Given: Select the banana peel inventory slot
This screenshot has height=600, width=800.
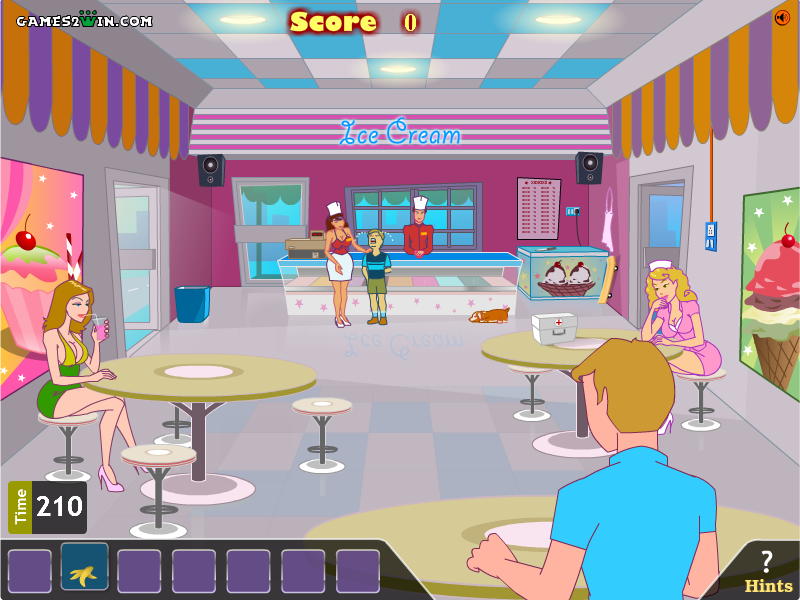Looking at the screenshot, I should click(x=84, y=568).
